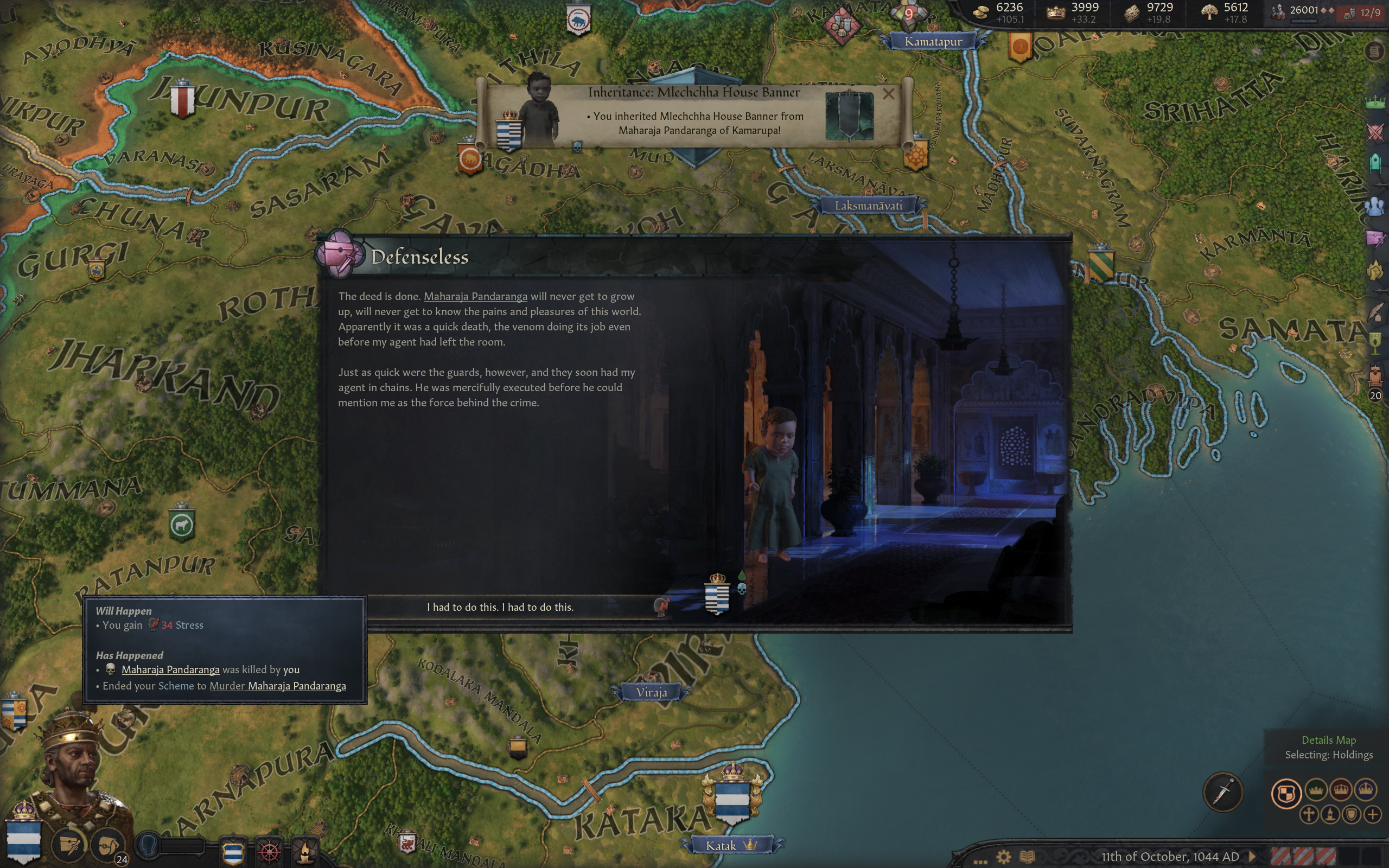This screenshot has width=1389, height=868.
Task: Open the Council chair menu
Action: coord(1375,163)
